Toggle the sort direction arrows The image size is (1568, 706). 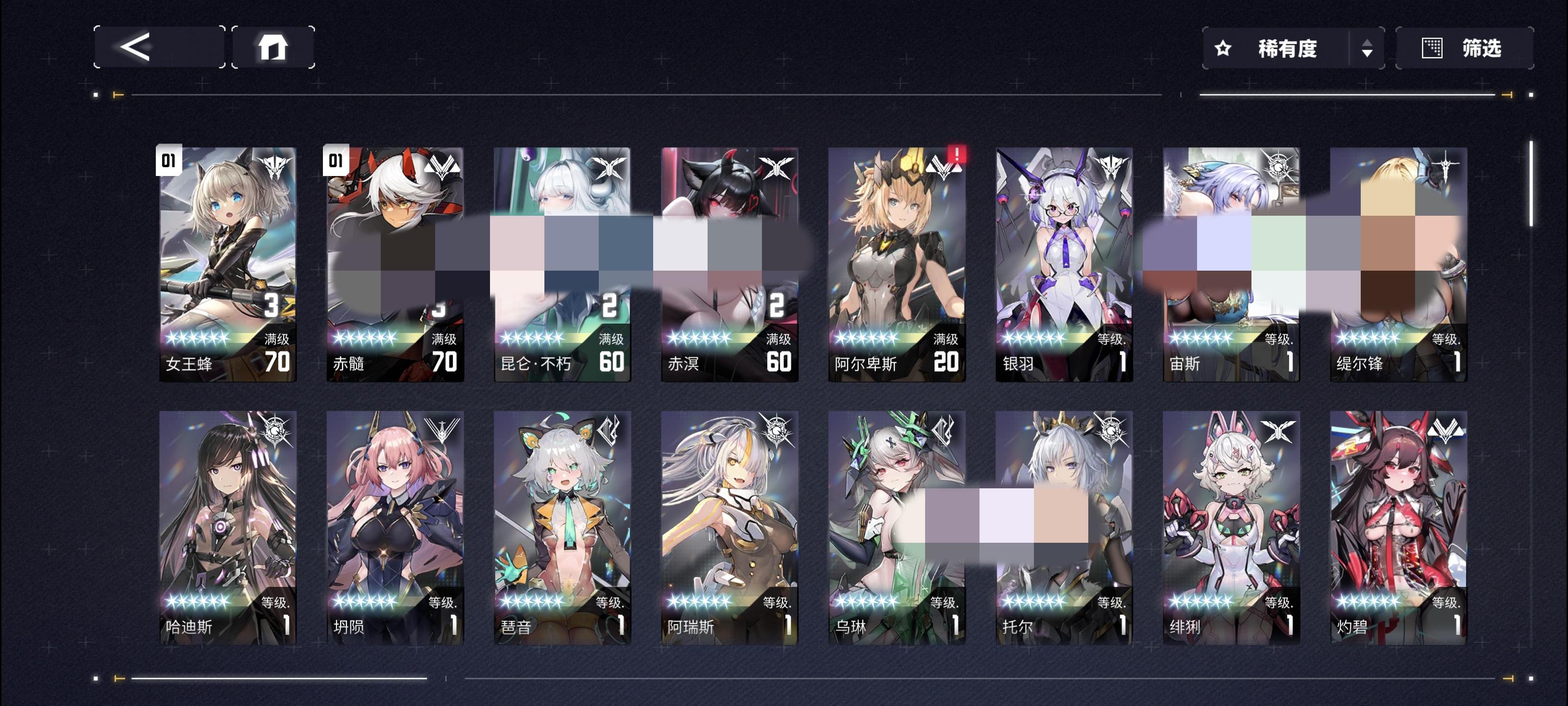click(1369, 49)
